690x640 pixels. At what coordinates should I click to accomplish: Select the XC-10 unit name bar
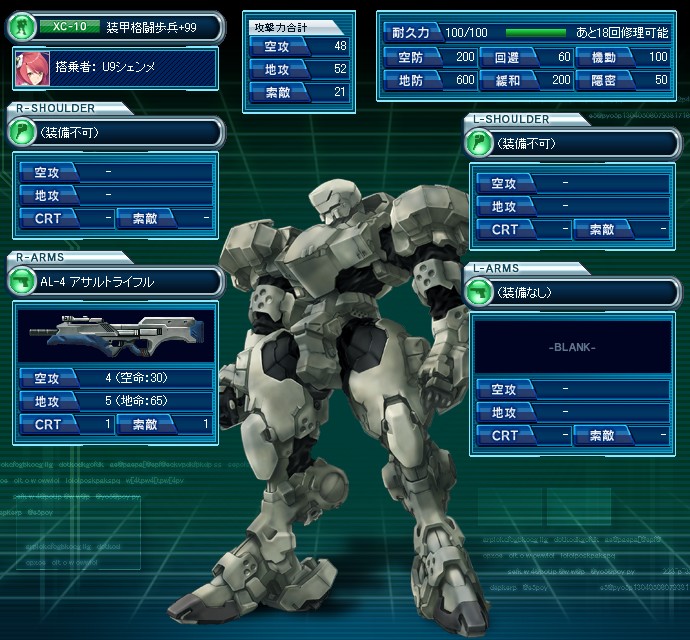tap(118, 26)
